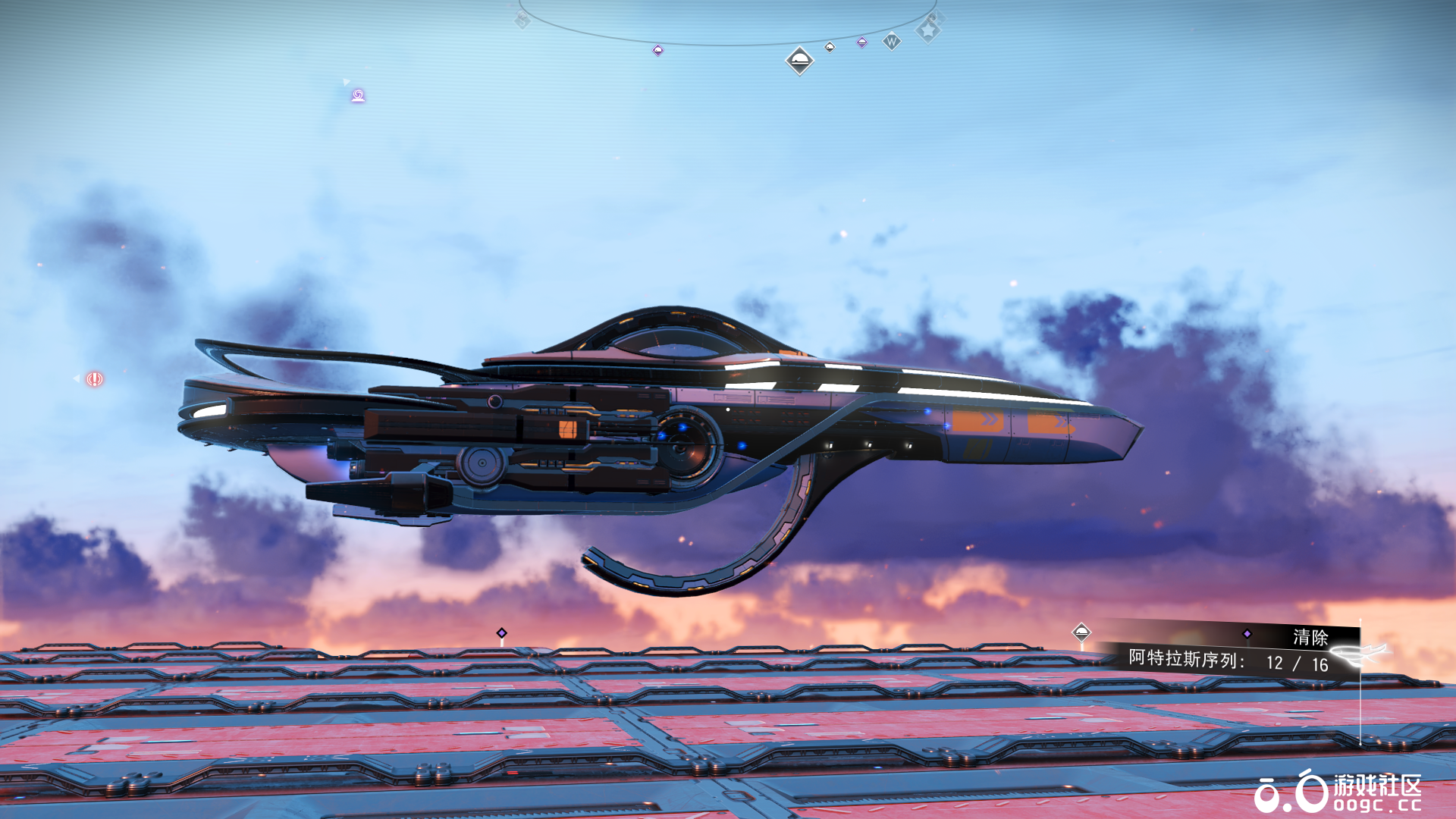Select the faded star marker on compass
1456x819 pixels.
coord(928,30)
